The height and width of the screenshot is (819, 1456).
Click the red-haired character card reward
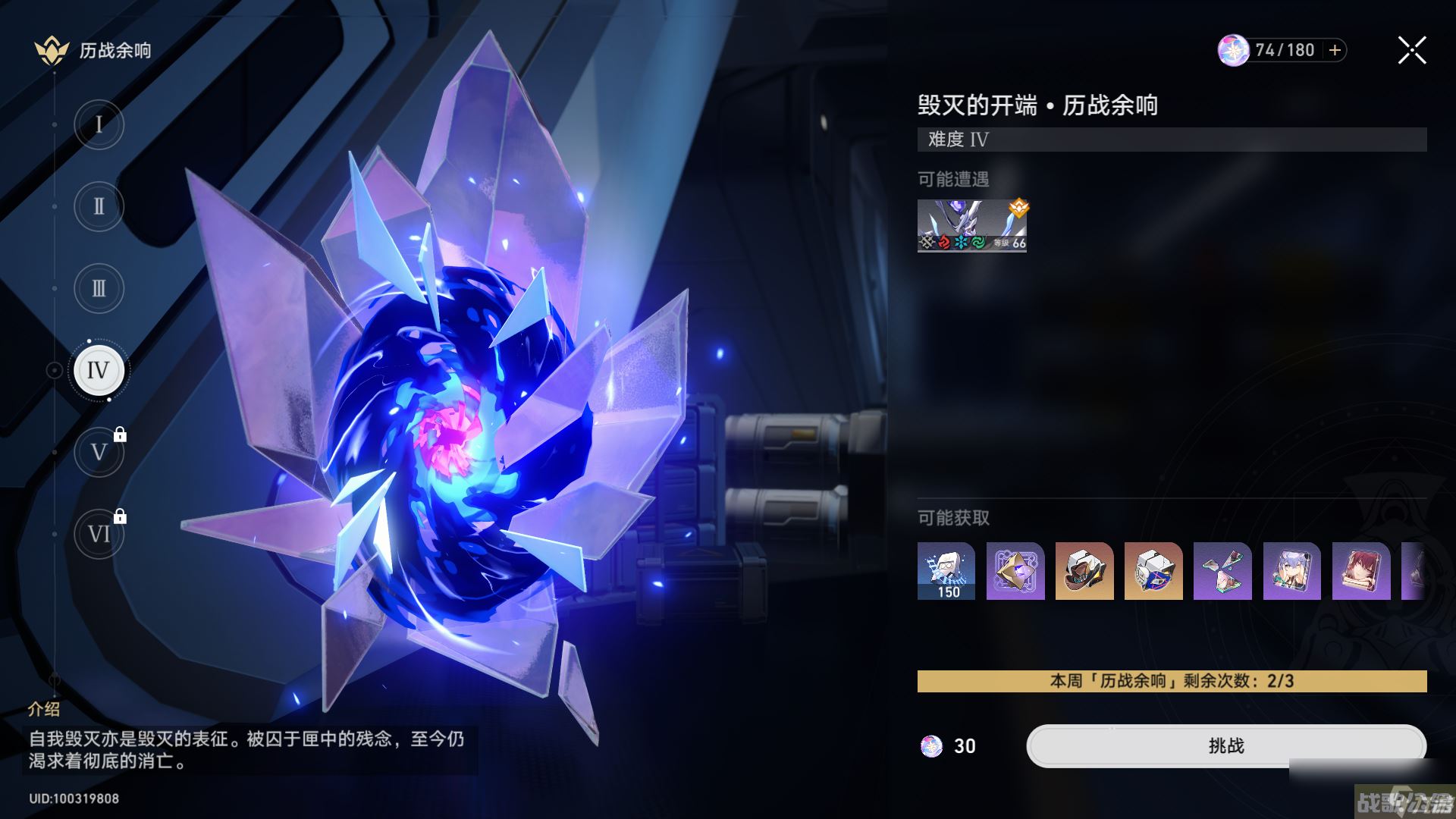coord(1360,572)
